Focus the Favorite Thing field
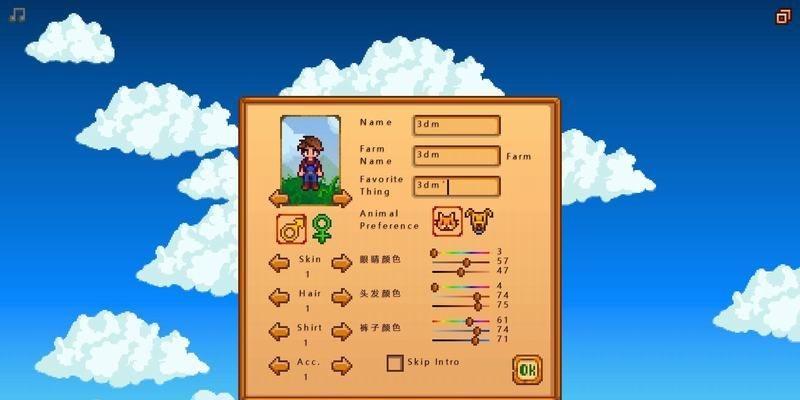The height and width of the screenshot is (400, 800). coord(456,186)
